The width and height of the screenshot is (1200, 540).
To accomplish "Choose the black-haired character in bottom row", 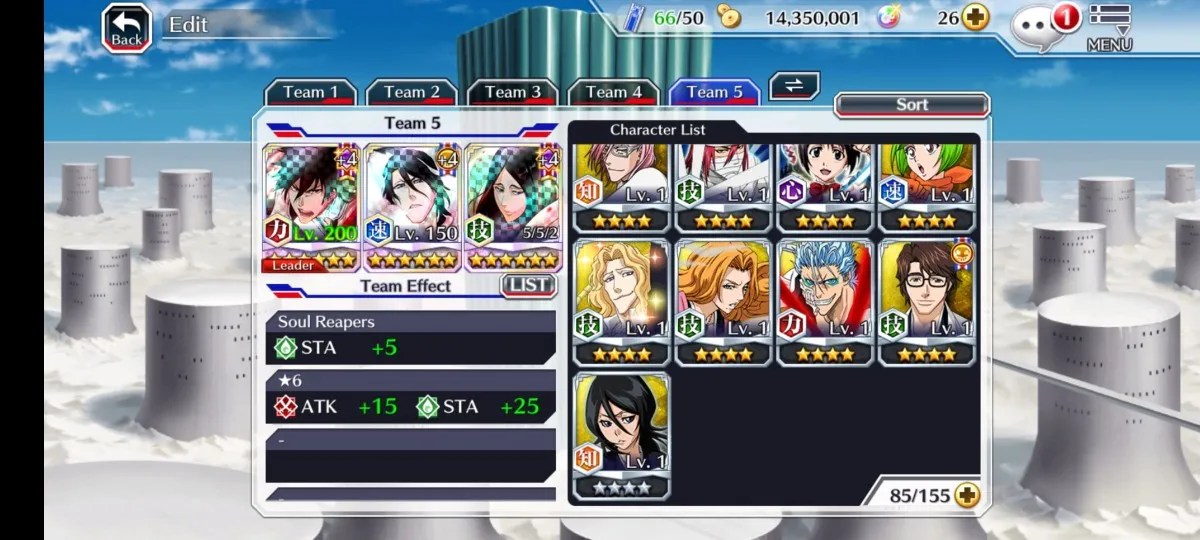I will pos(622,435).
